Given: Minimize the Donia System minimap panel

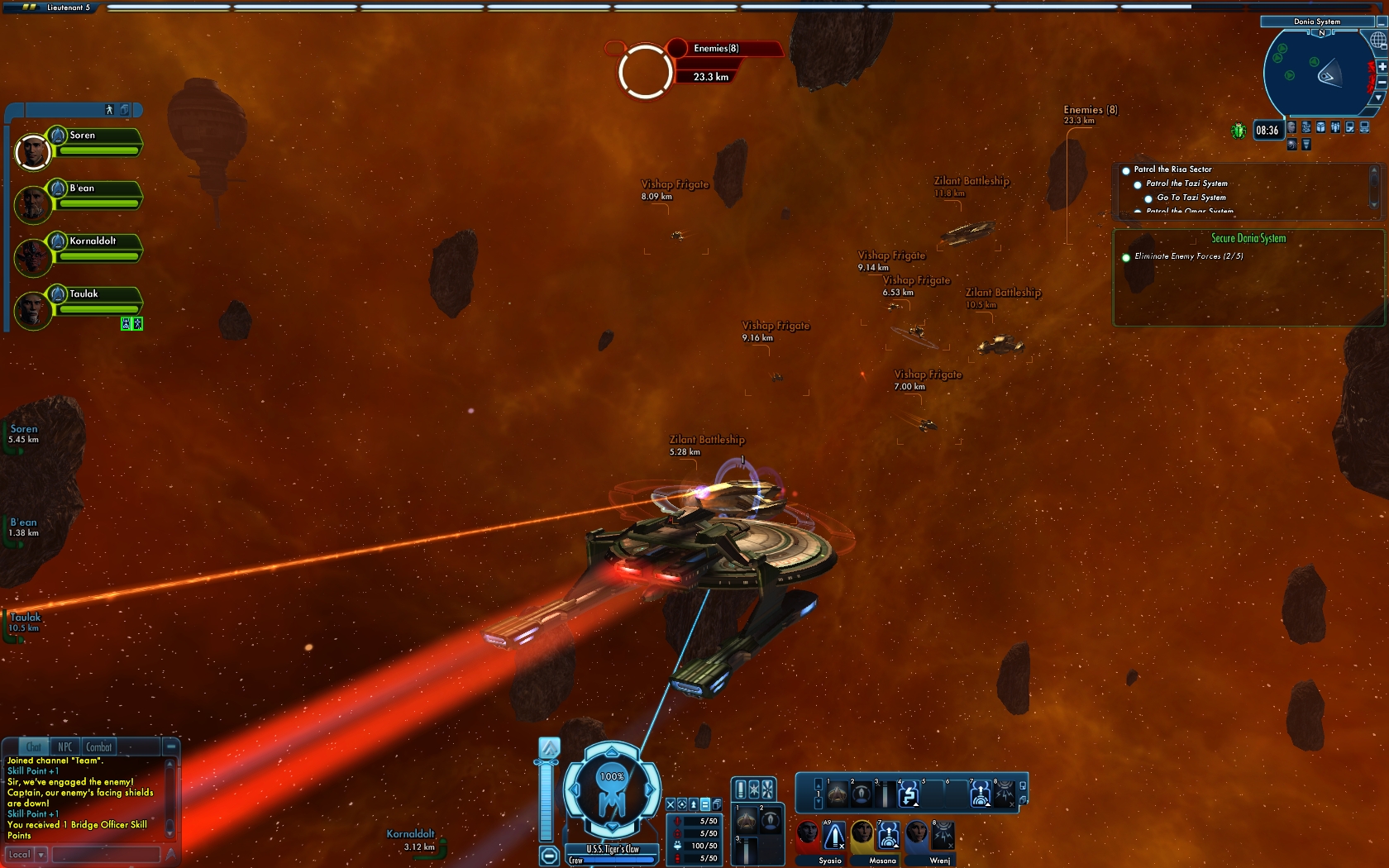Looking at the screenshot, I should [x=1381, y=22].
